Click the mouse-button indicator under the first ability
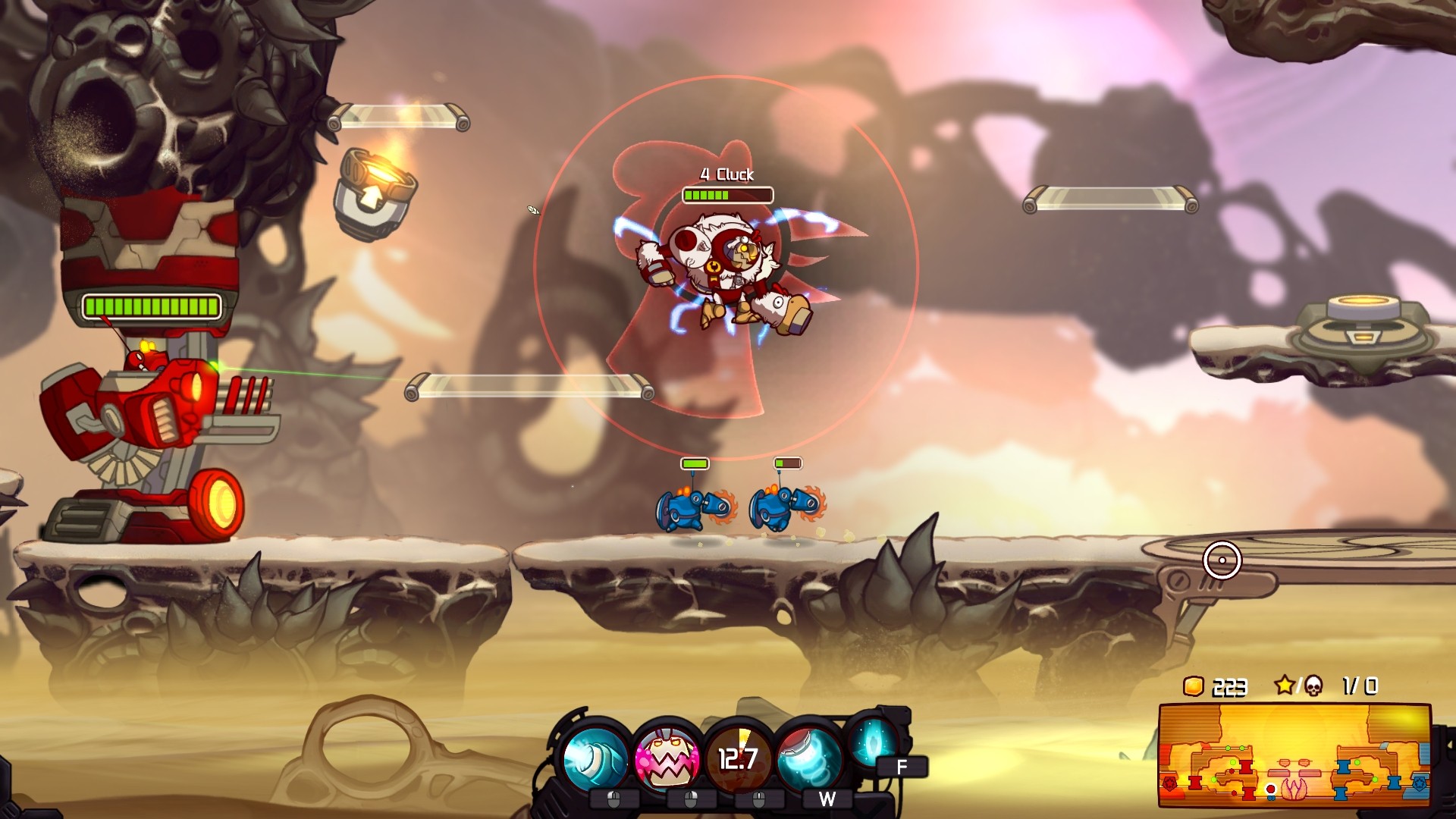Viewport: 1456px width, 819px height. [x=614, y=799]
